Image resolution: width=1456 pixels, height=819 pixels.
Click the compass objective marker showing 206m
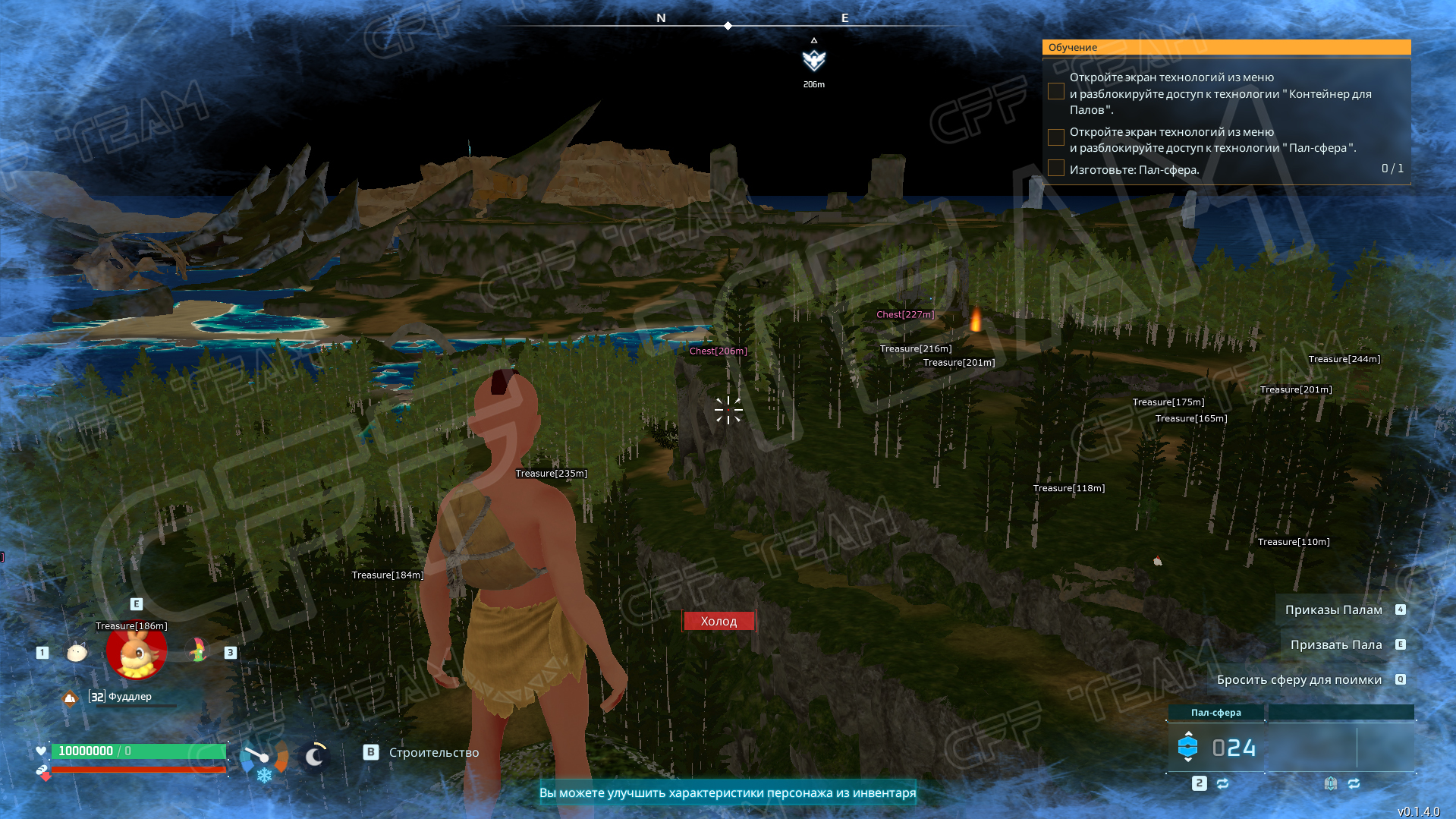coord(813,60)
